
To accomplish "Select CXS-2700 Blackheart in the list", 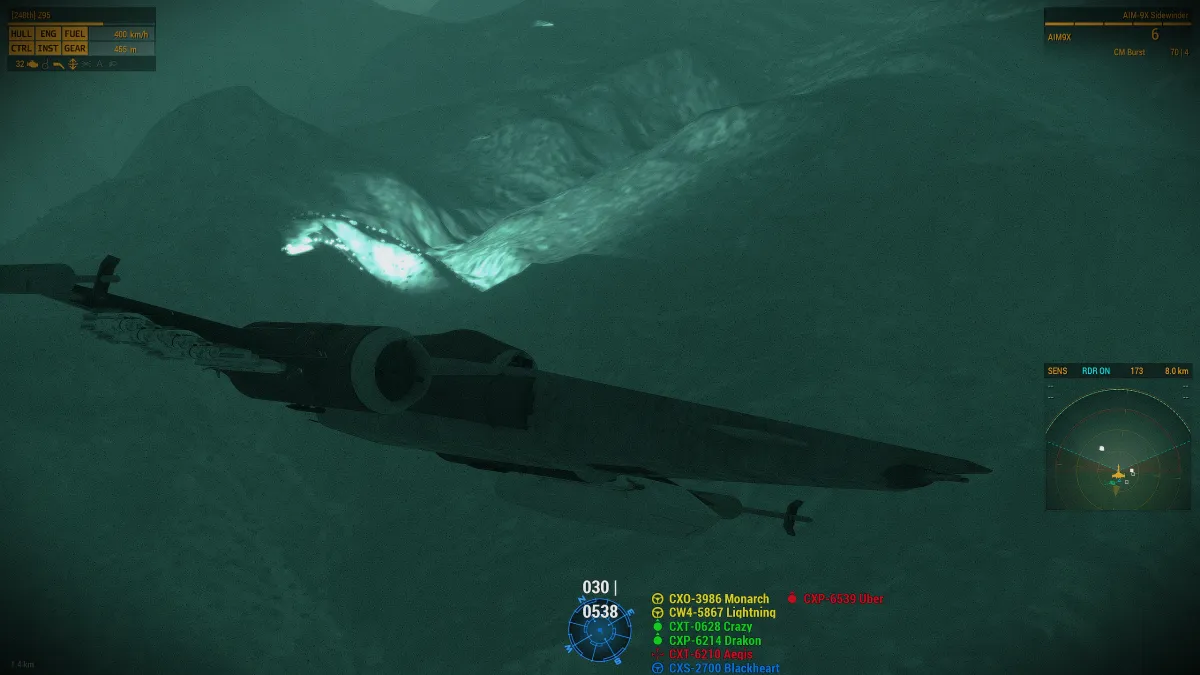I will 724,668.
